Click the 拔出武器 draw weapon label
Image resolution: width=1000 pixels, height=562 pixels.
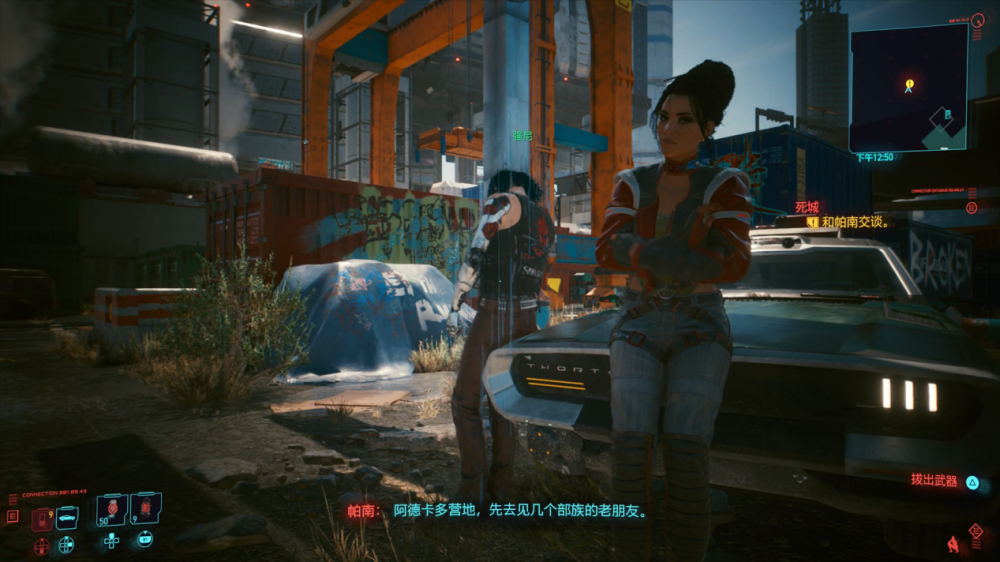pos(934,480)
